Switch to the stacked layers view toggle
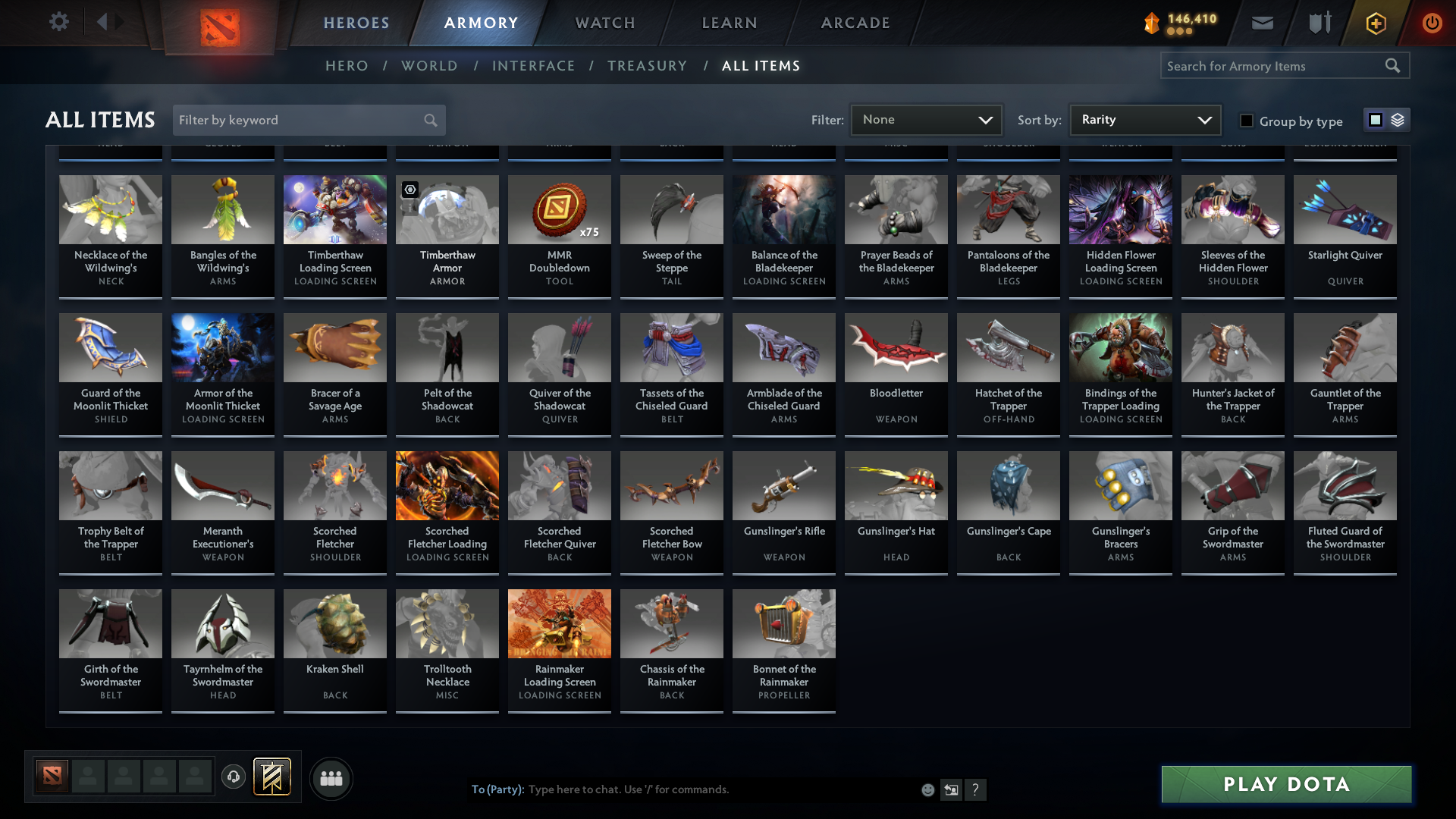This screenshot has width=1456, height=819. tap(1398, 120)
